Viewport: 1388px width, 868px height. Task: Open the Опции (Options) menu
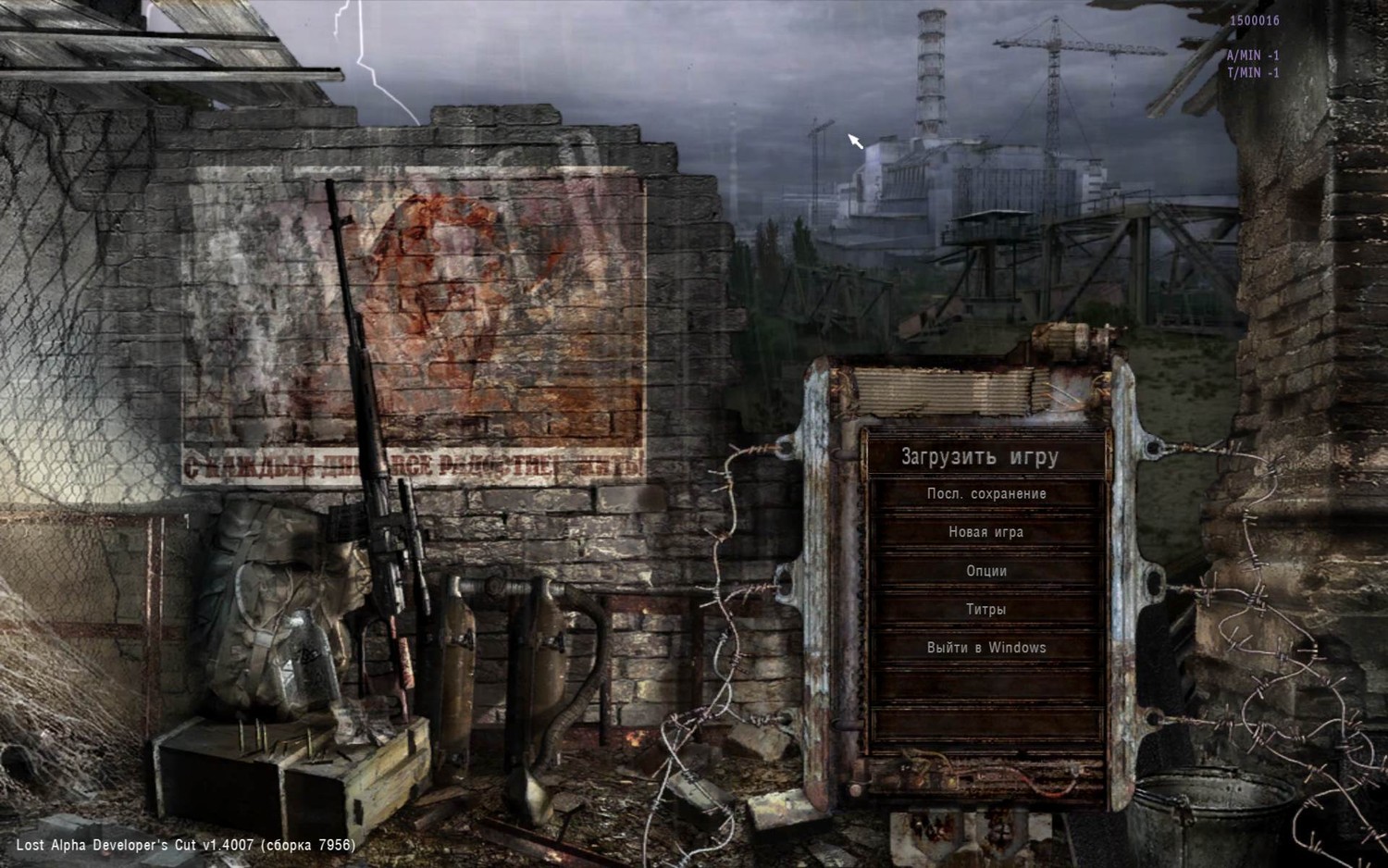pos(986,571)
